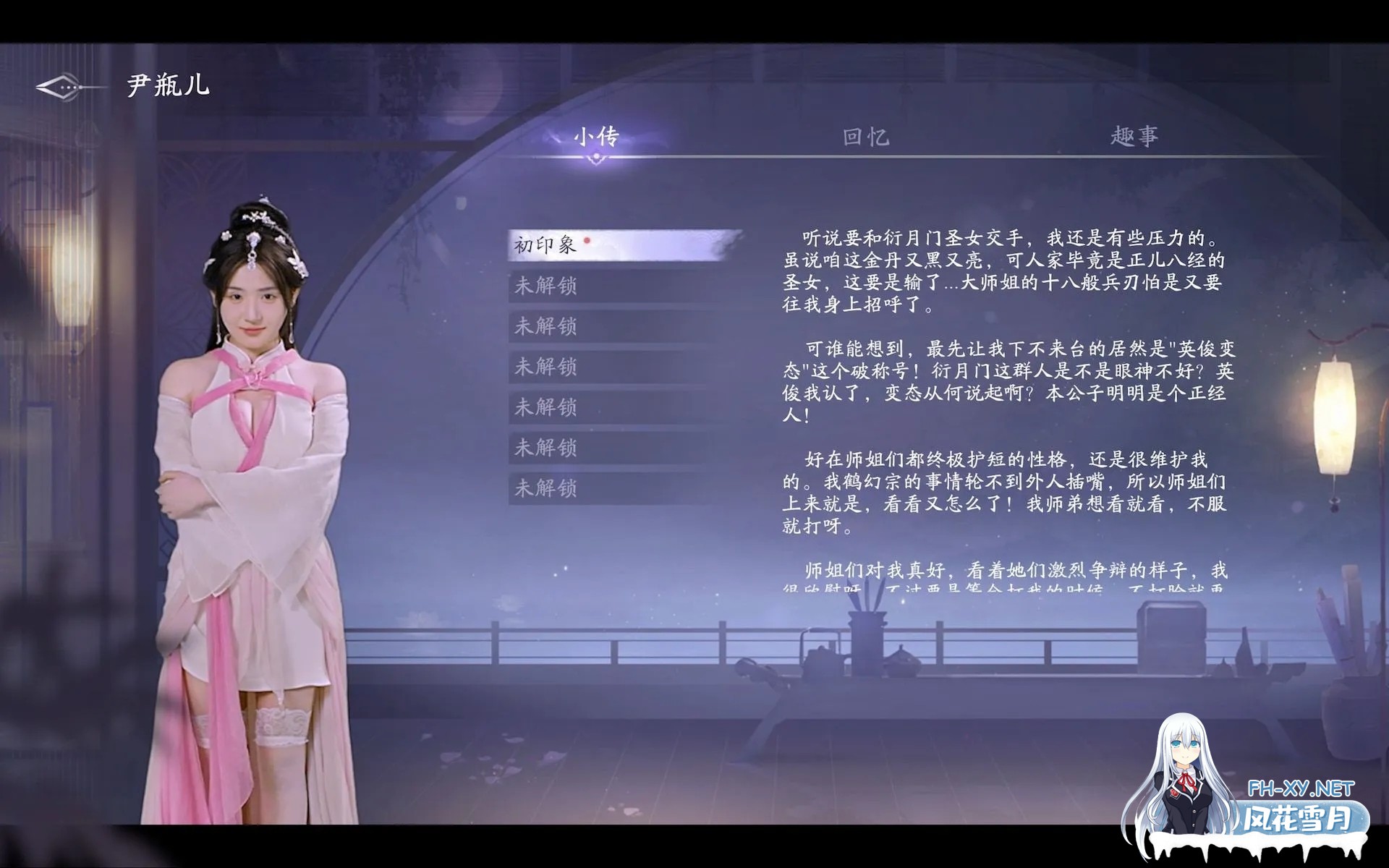Click the red notification dot on 初印象
The height and width of the screenshot is (868, 1389).
click(x=587, y=239)
